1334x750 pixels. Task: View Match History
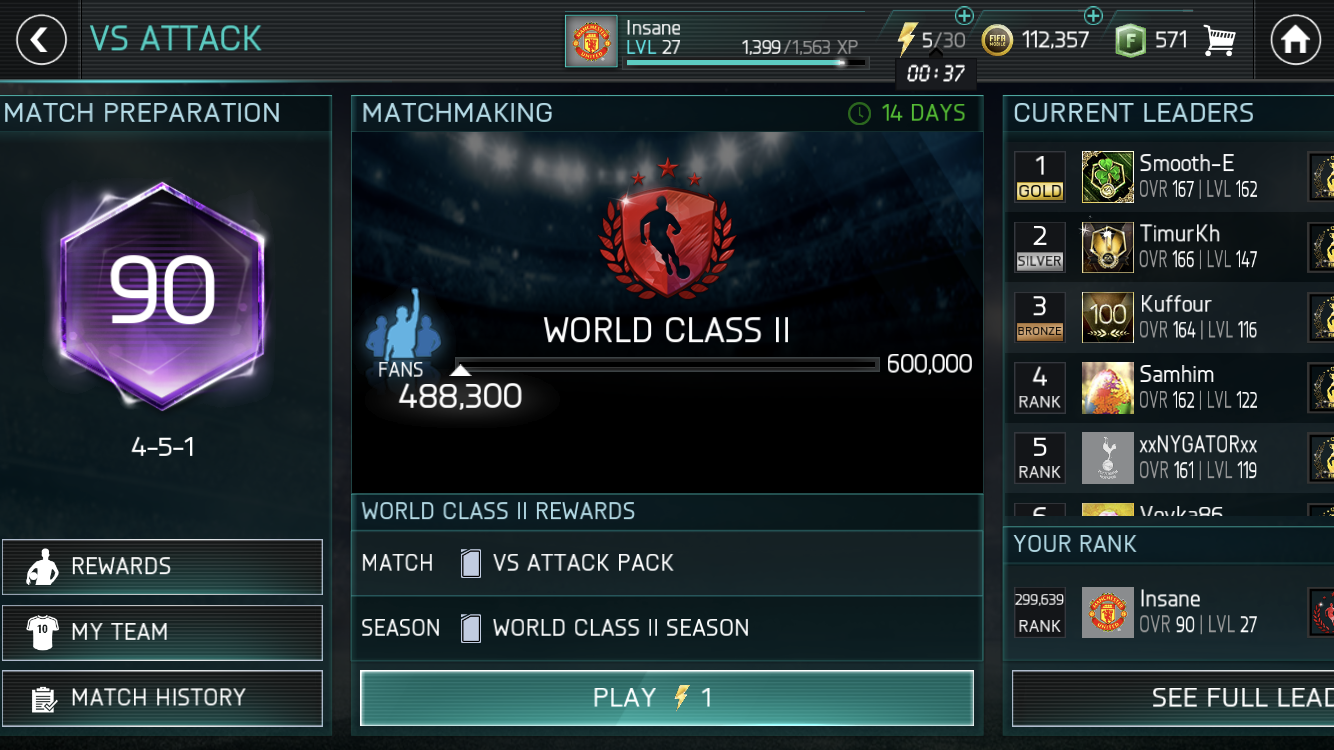coord(162,697)
